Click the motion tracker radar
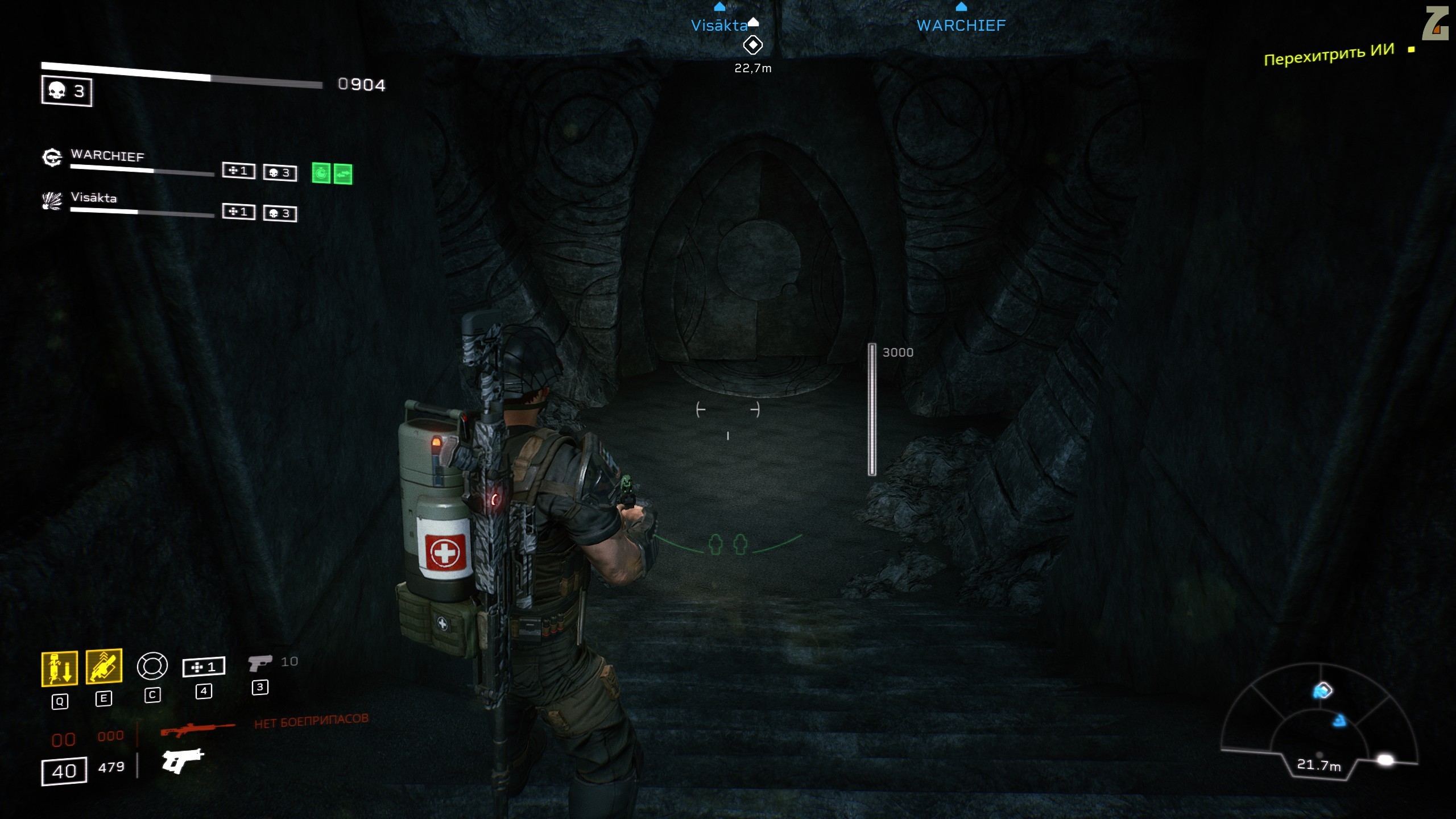Viewport: 1456px width, 819px height. [x=1319, y=722]
